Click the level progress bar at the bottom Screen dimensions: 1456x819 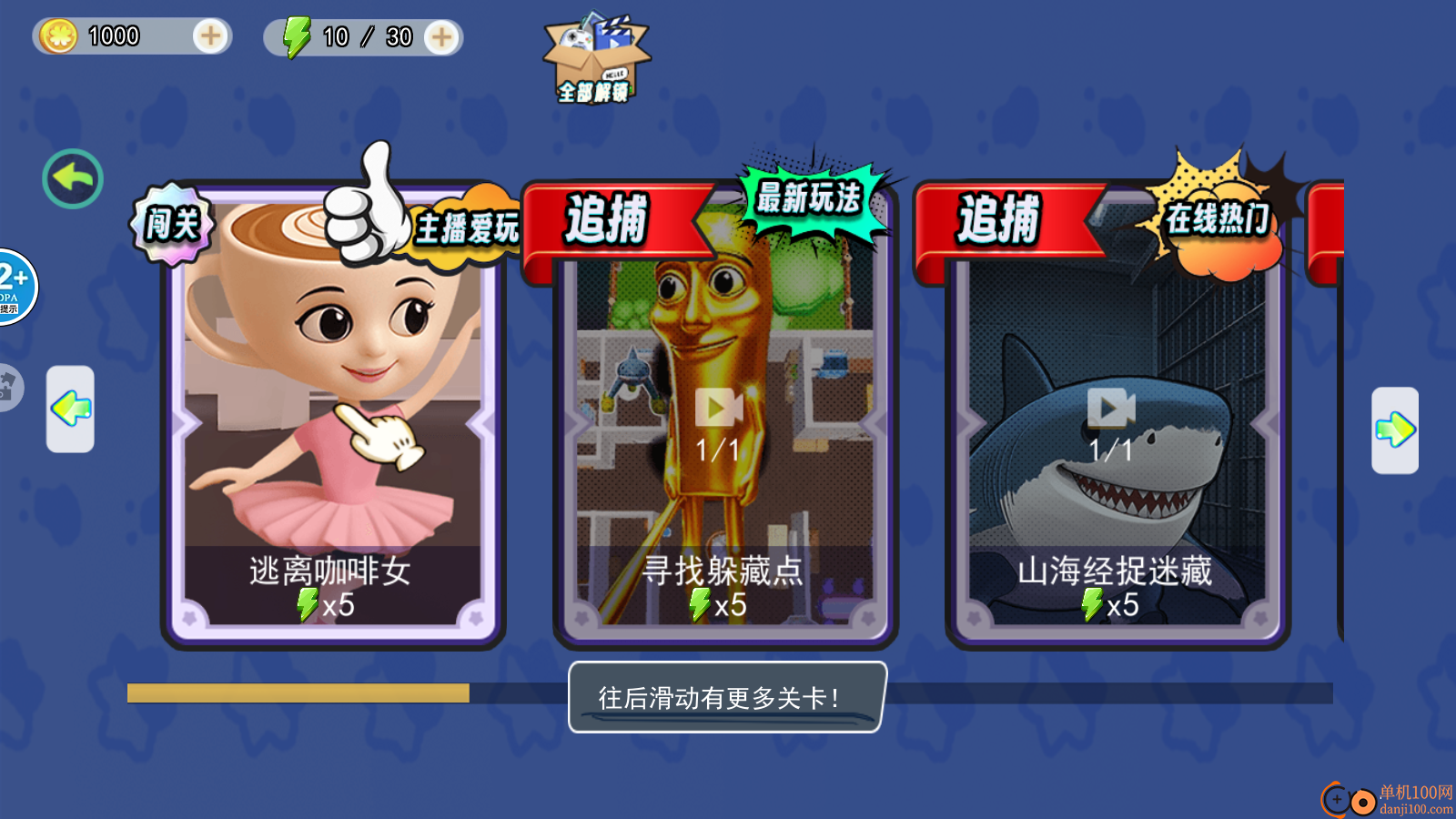click(300, 693)
